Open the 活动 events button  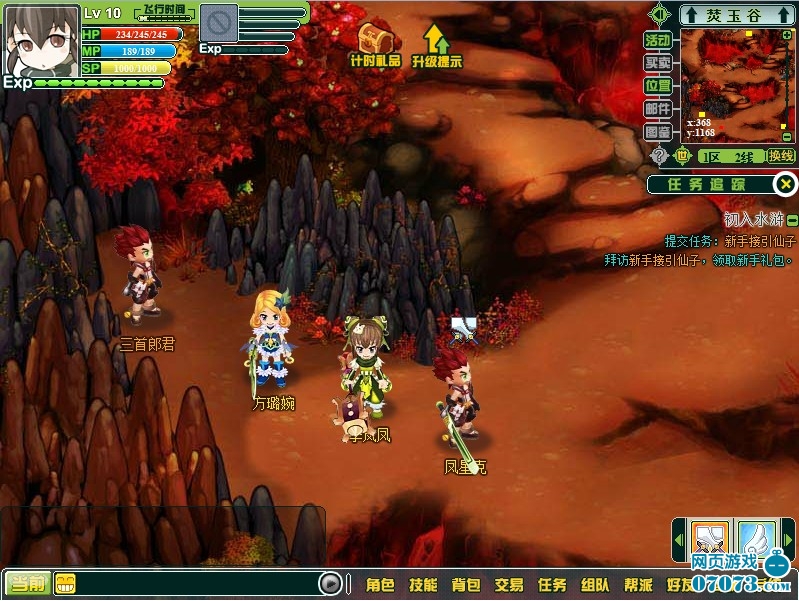(657, 40)
